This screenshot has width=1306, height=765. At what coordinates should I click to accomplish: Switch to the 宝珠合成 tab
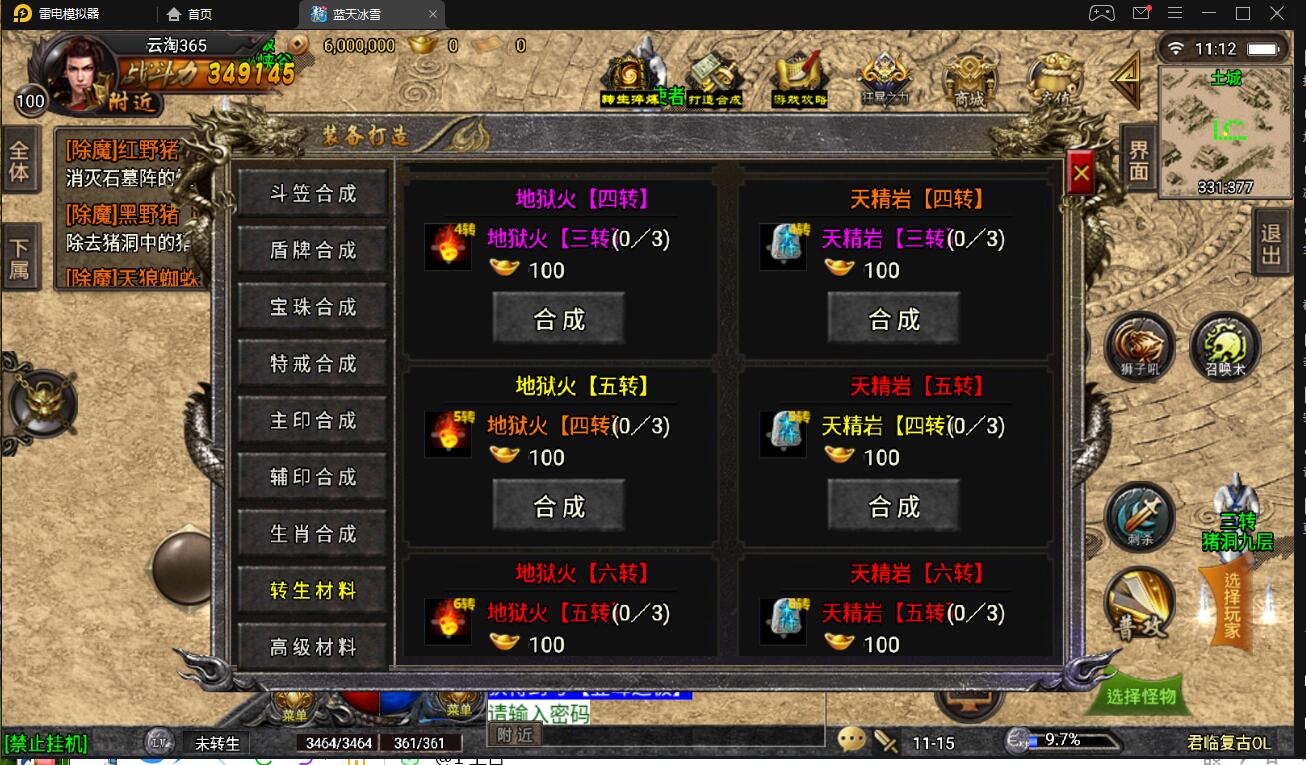(x=311, y=307)
